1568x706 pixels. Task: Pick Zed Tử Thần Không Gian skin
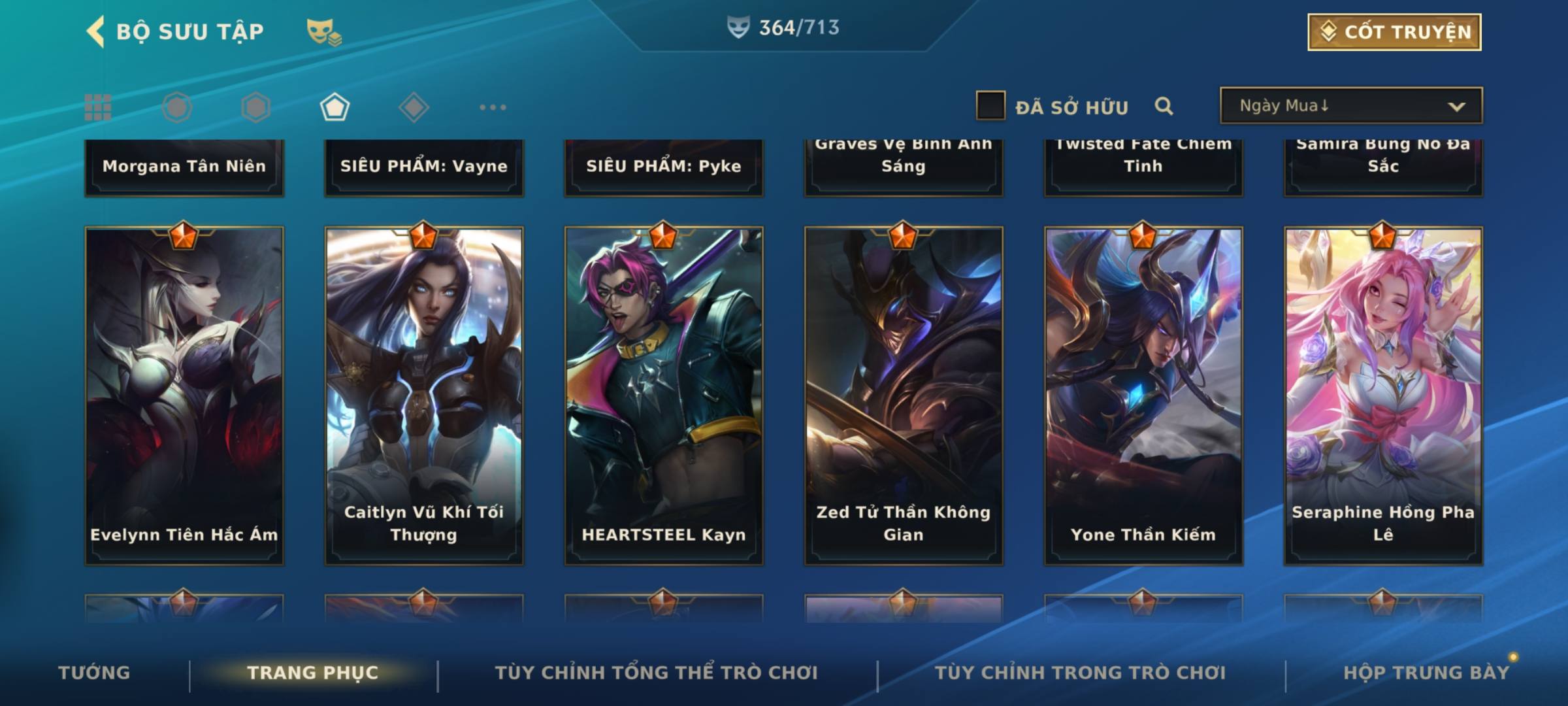[904, 395]
